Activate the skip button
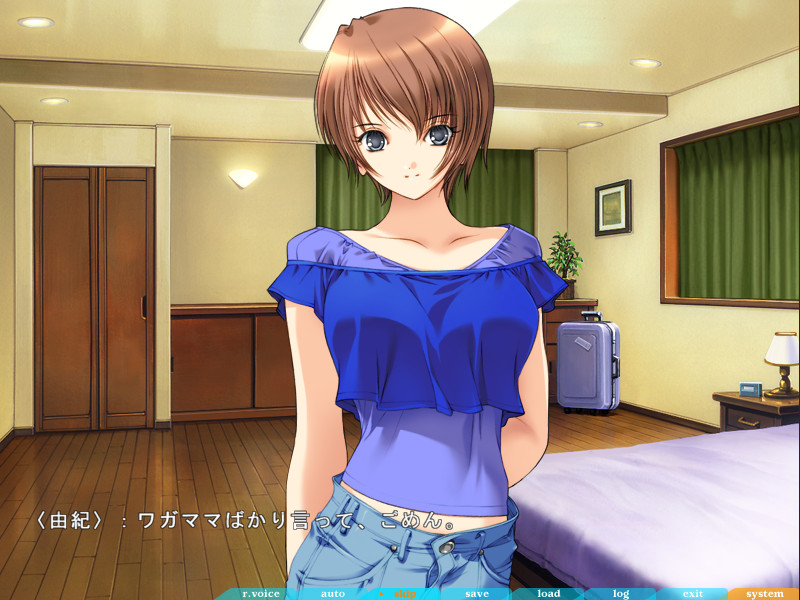 [405, 593]
